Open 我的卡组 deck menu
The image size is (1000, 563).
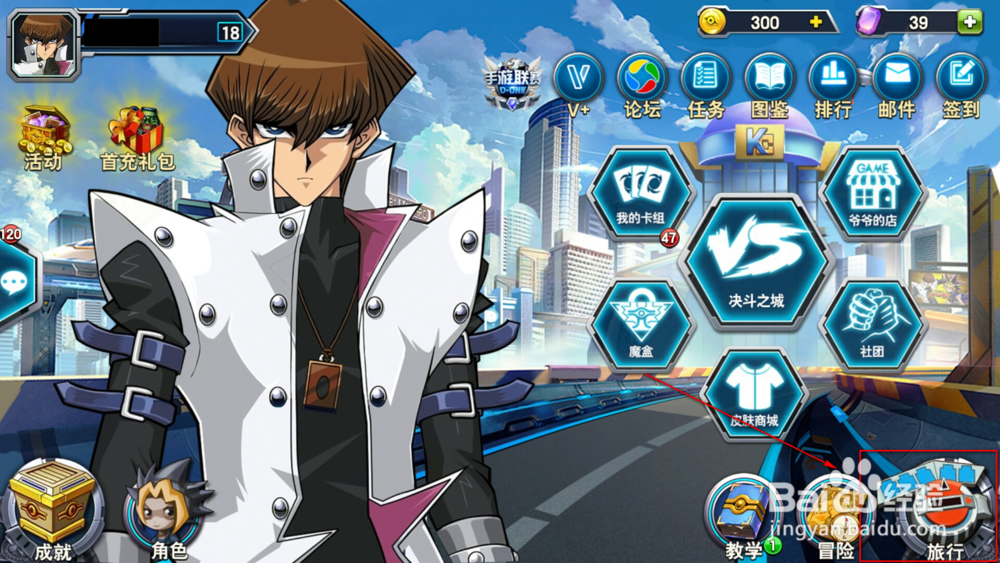click(x=641, y=193)
